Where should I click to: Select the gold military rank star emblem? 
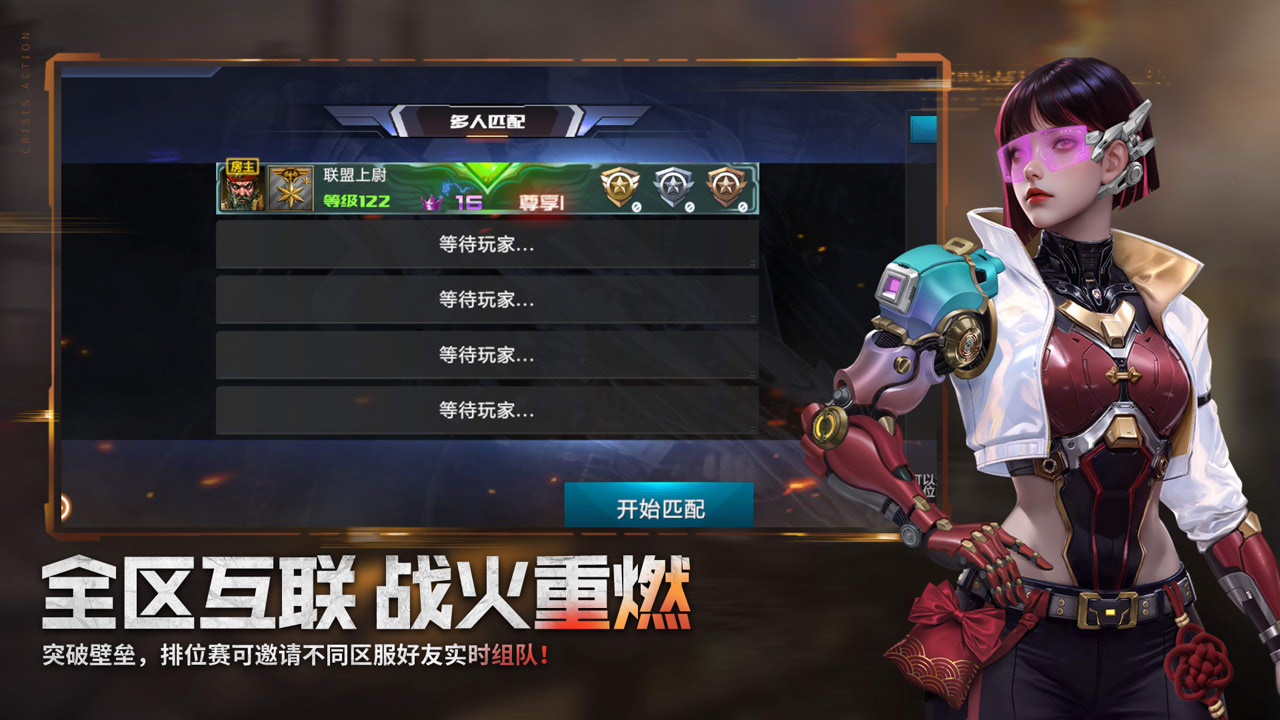coord(292,189)
